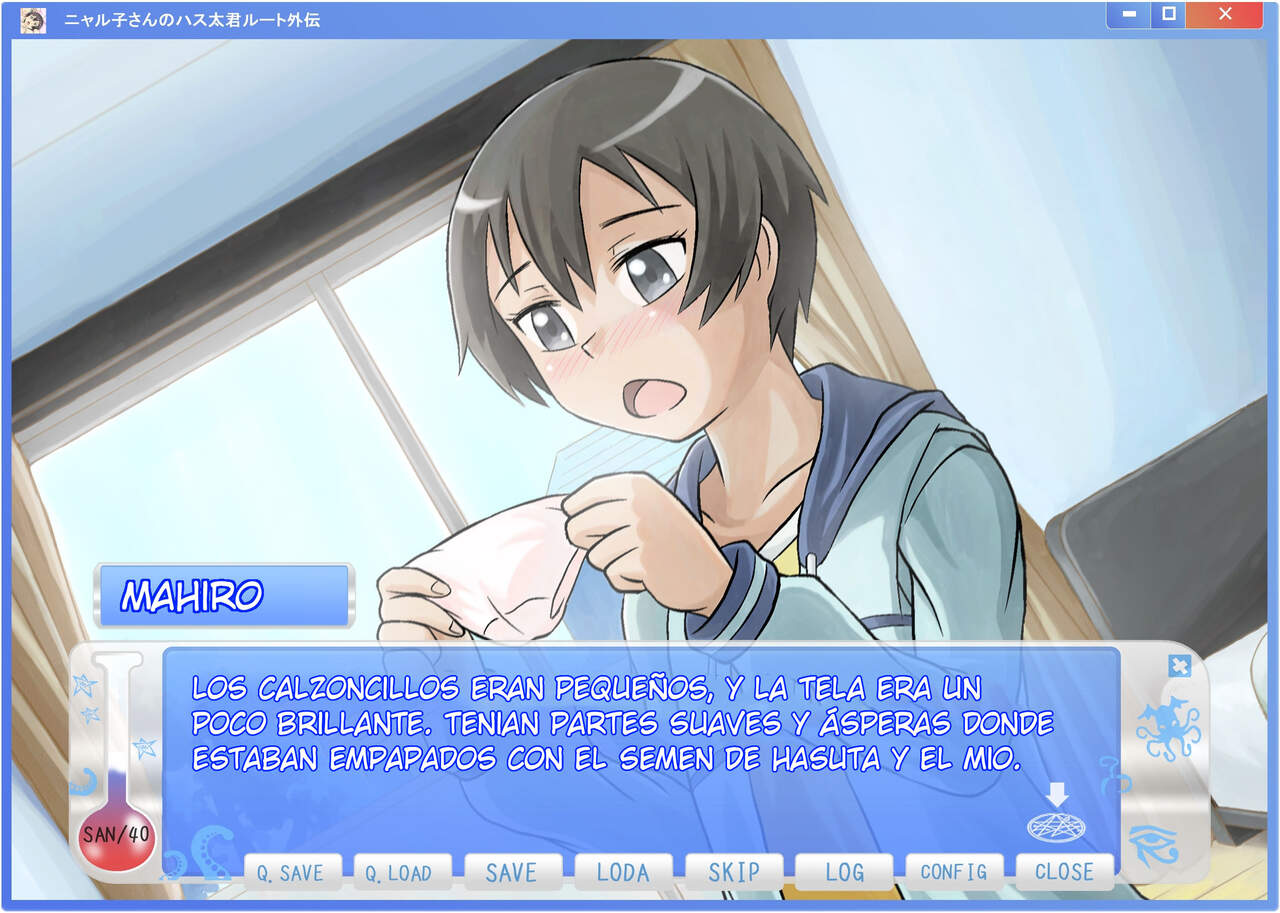Maximize the game window
This screenshot has height=913, width=1280.
click(x=1167, y=15)
